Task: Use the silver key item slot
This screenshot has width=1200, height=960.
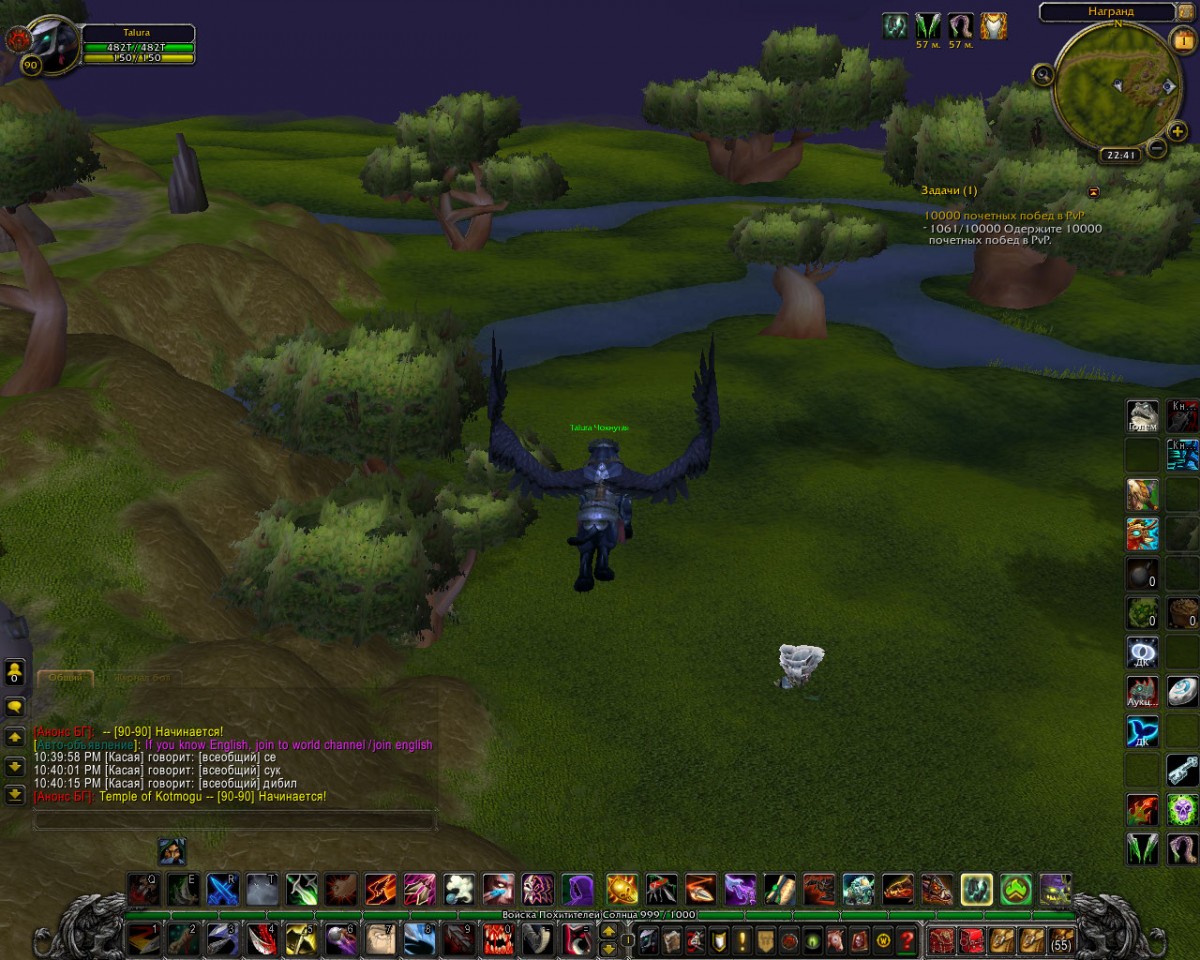Action: [1182, 770]
